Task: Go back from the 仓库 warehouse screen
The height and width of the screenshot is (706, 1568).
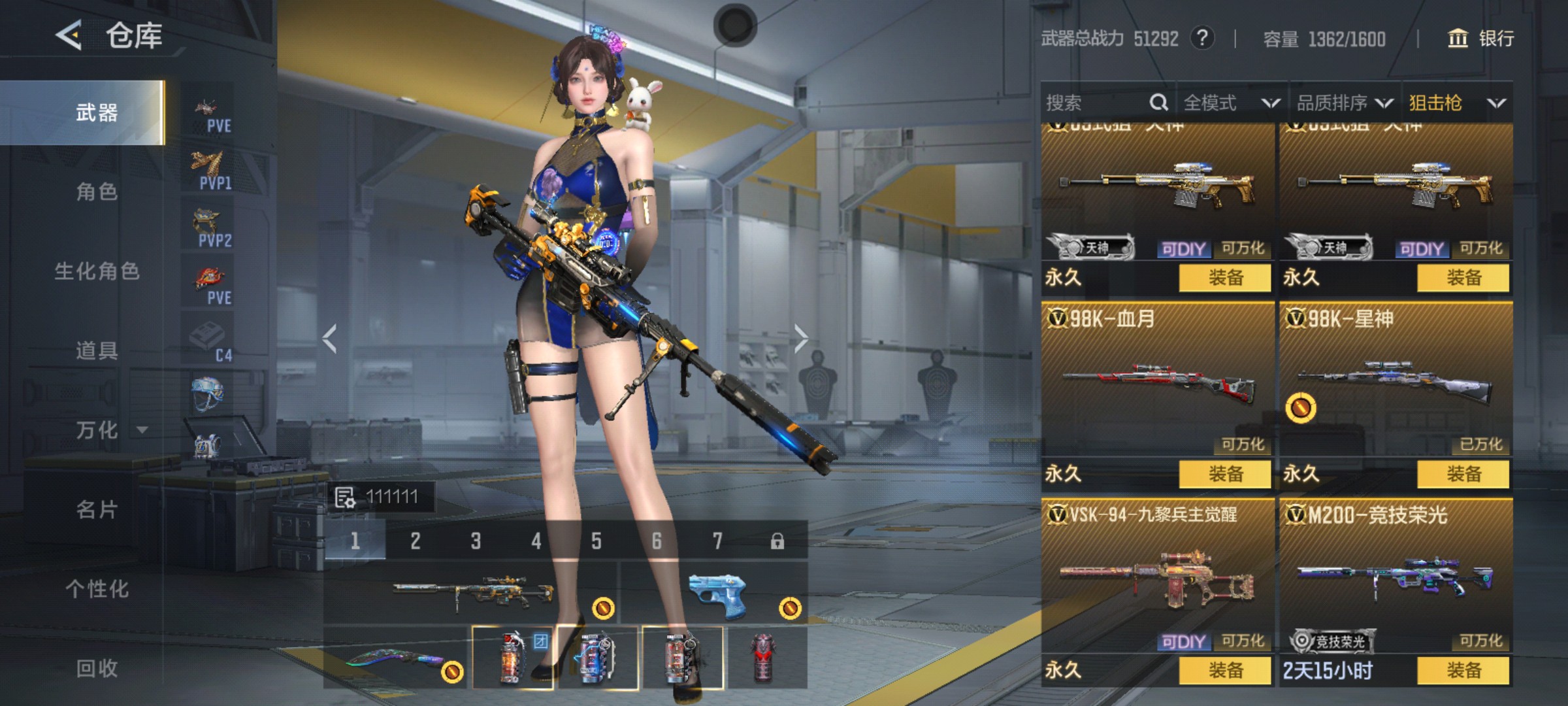Action: coord(69,35)
